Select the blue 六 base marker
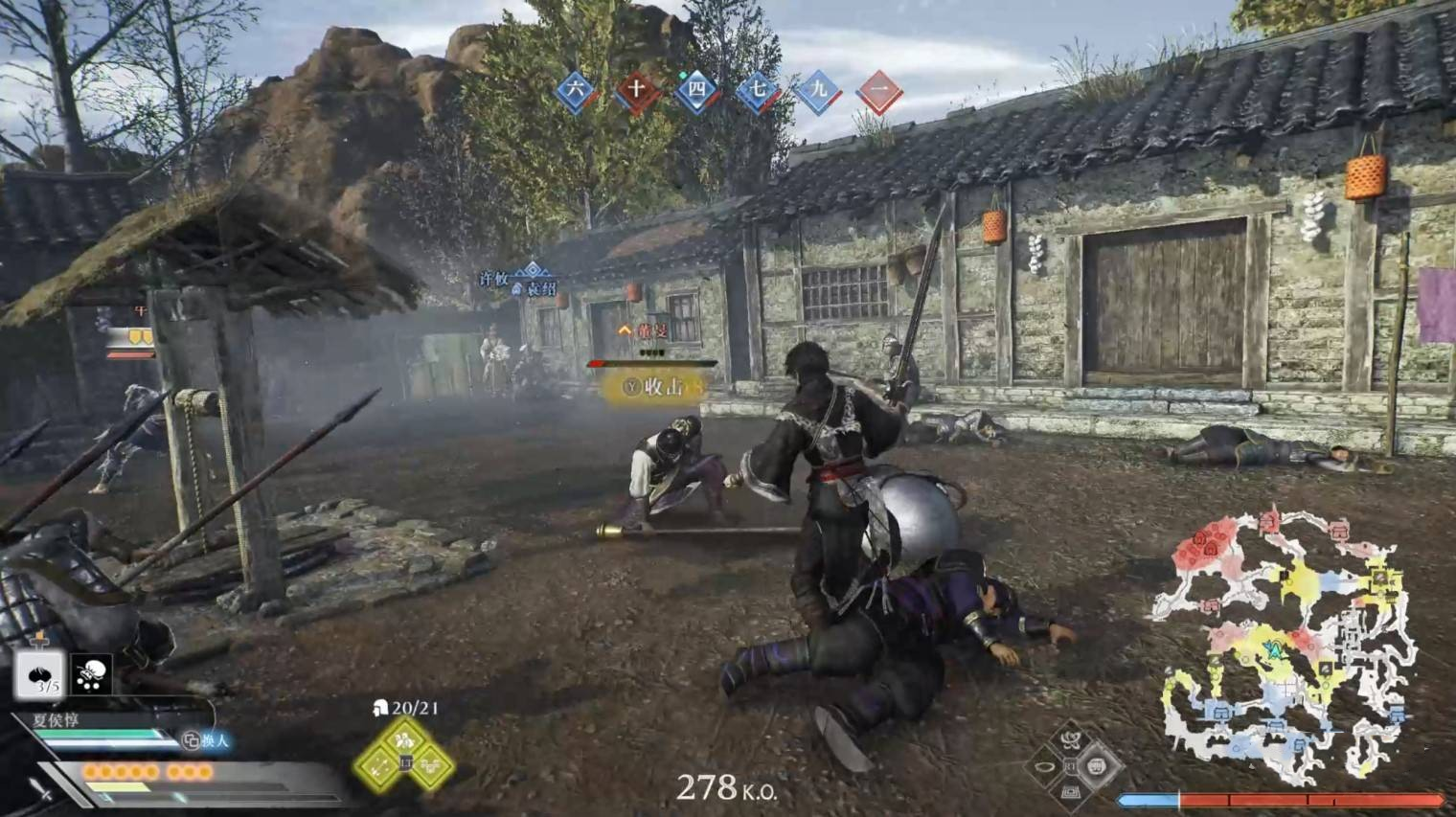This screenshot has width=1456, height=817. click(575, 91)
